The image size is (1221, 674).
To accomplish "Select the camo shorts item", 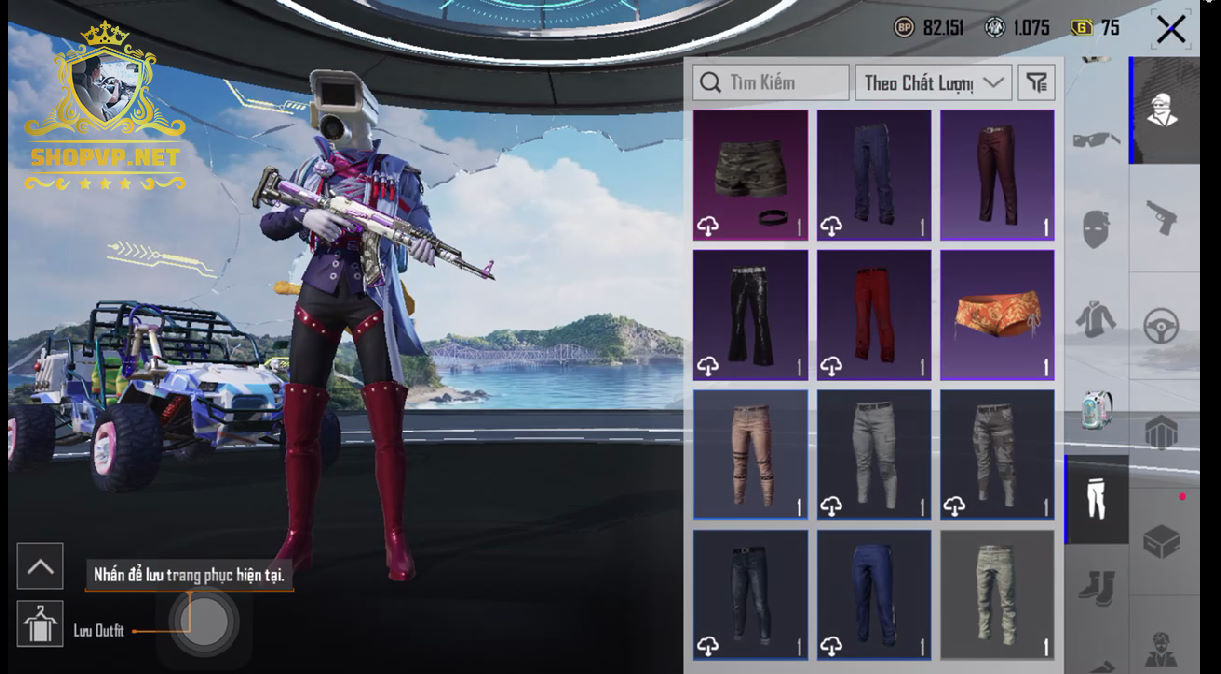I will point(750,175).
